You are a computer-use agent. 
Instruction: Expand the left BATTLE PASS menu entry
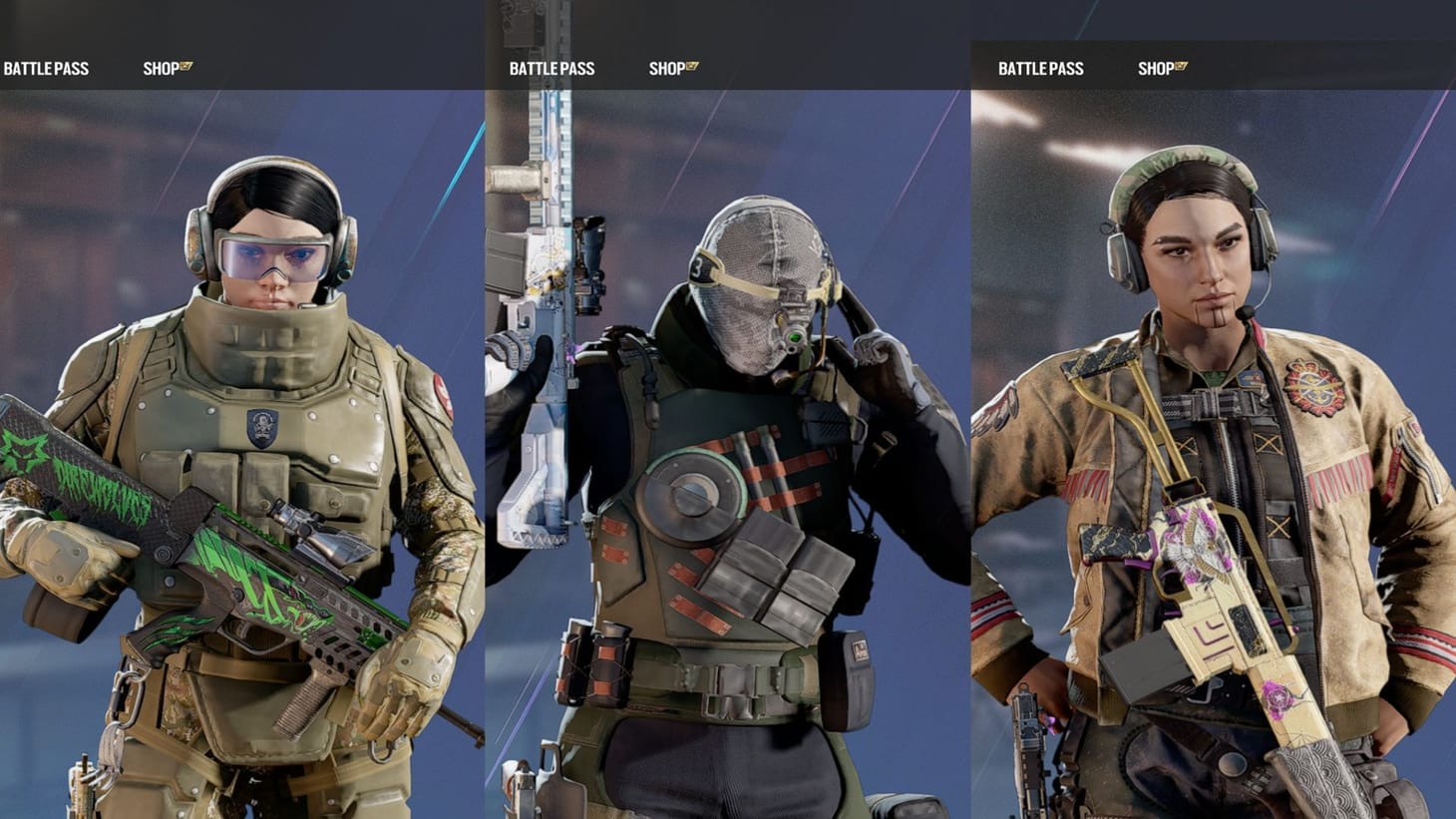pyautogui.click(x=47, y=68)
